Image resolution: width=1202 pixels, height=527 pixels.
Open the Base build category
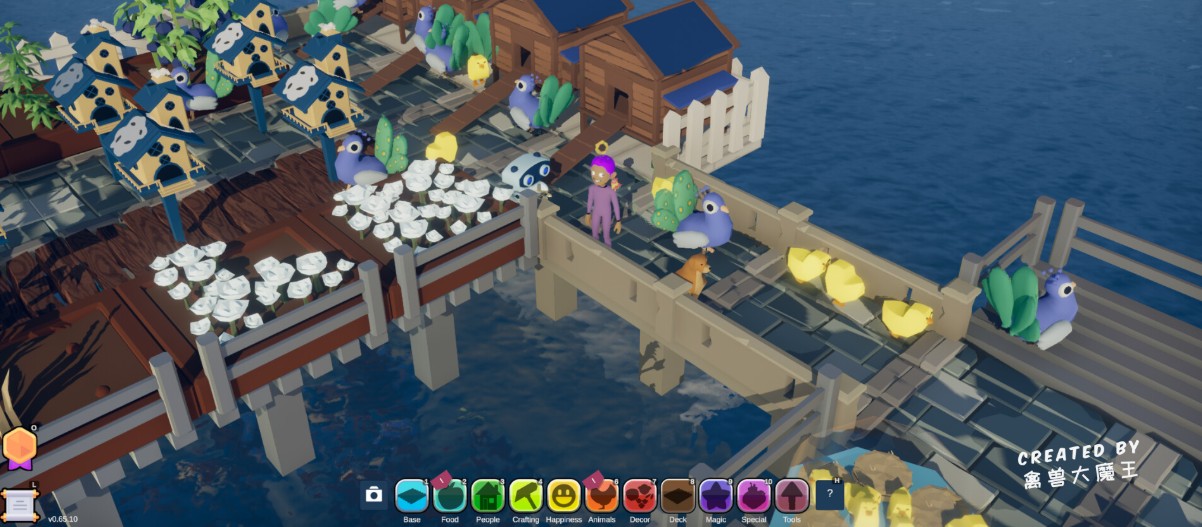click(412, 495)
